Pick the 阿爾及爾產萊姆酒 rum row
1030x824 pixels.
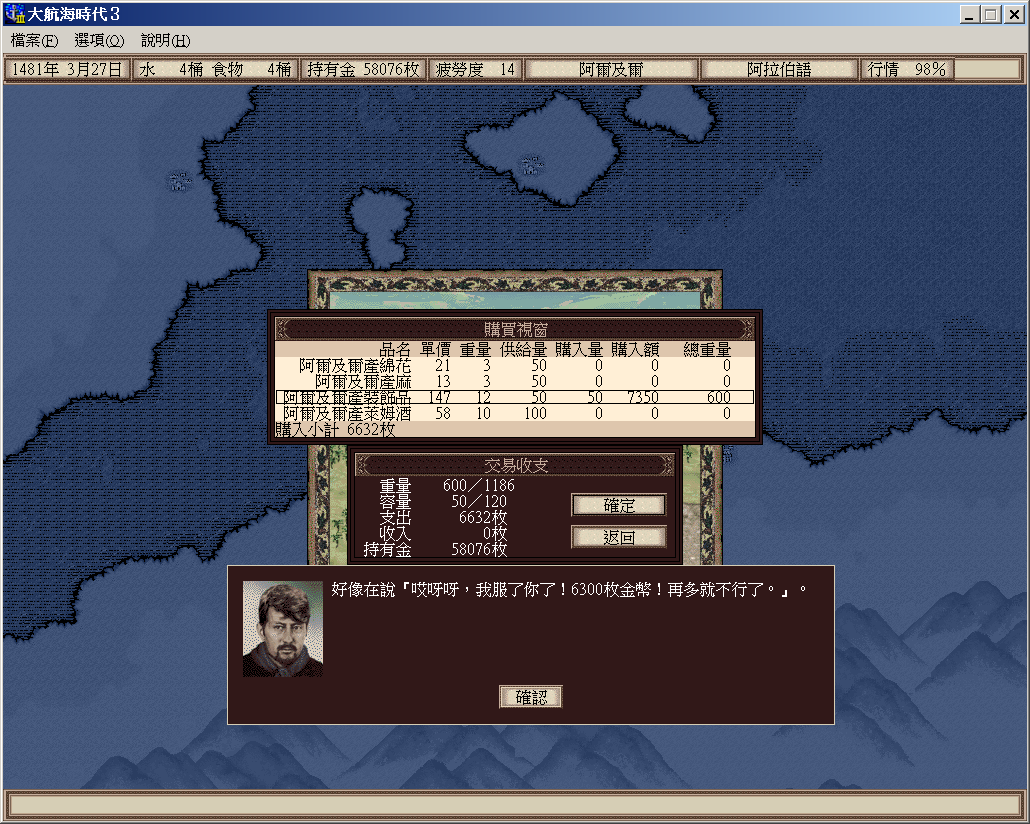tap(514, 413)
